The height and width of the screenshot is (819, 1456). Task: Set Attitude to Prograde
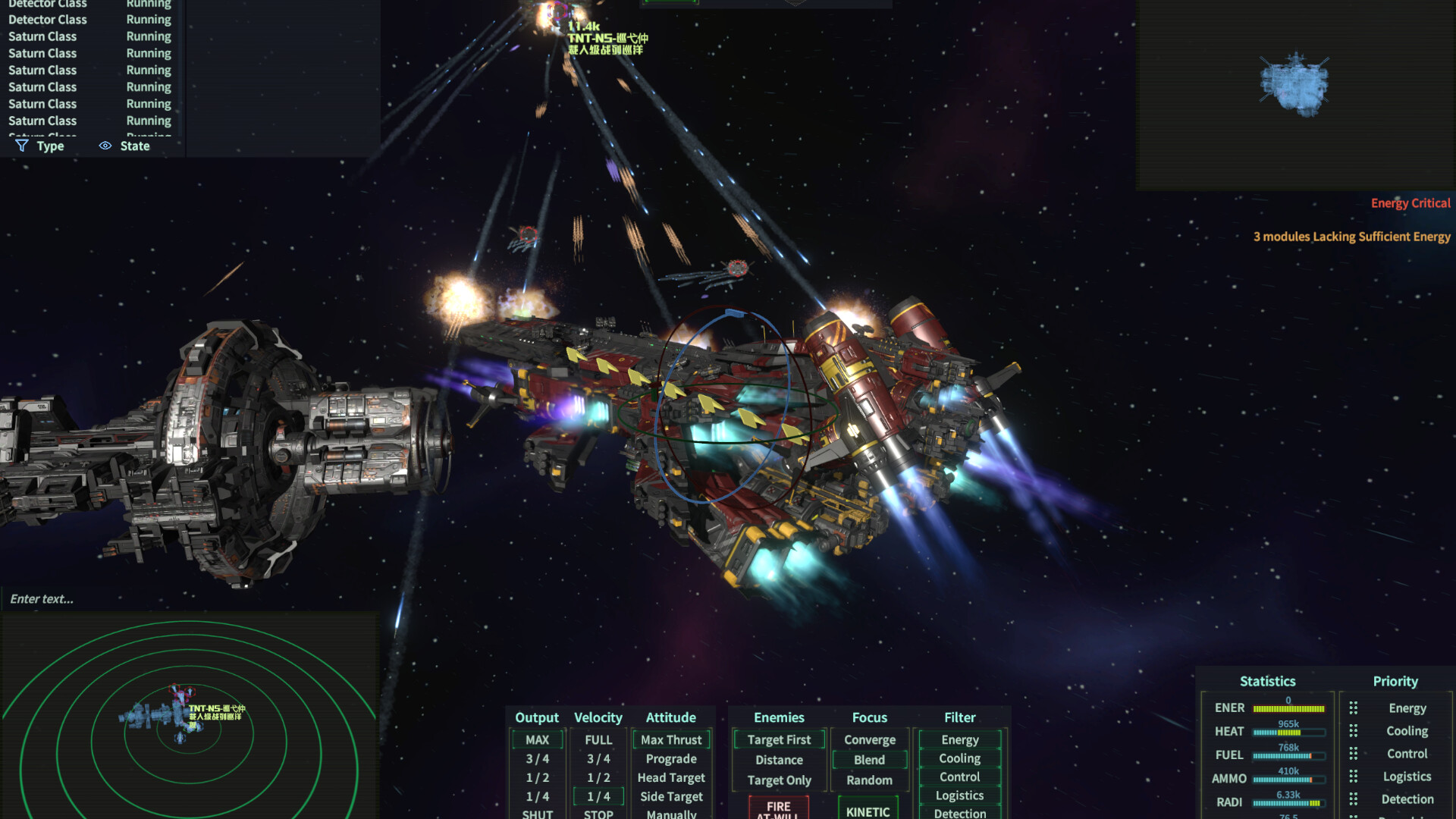click(x=670, y=758)
